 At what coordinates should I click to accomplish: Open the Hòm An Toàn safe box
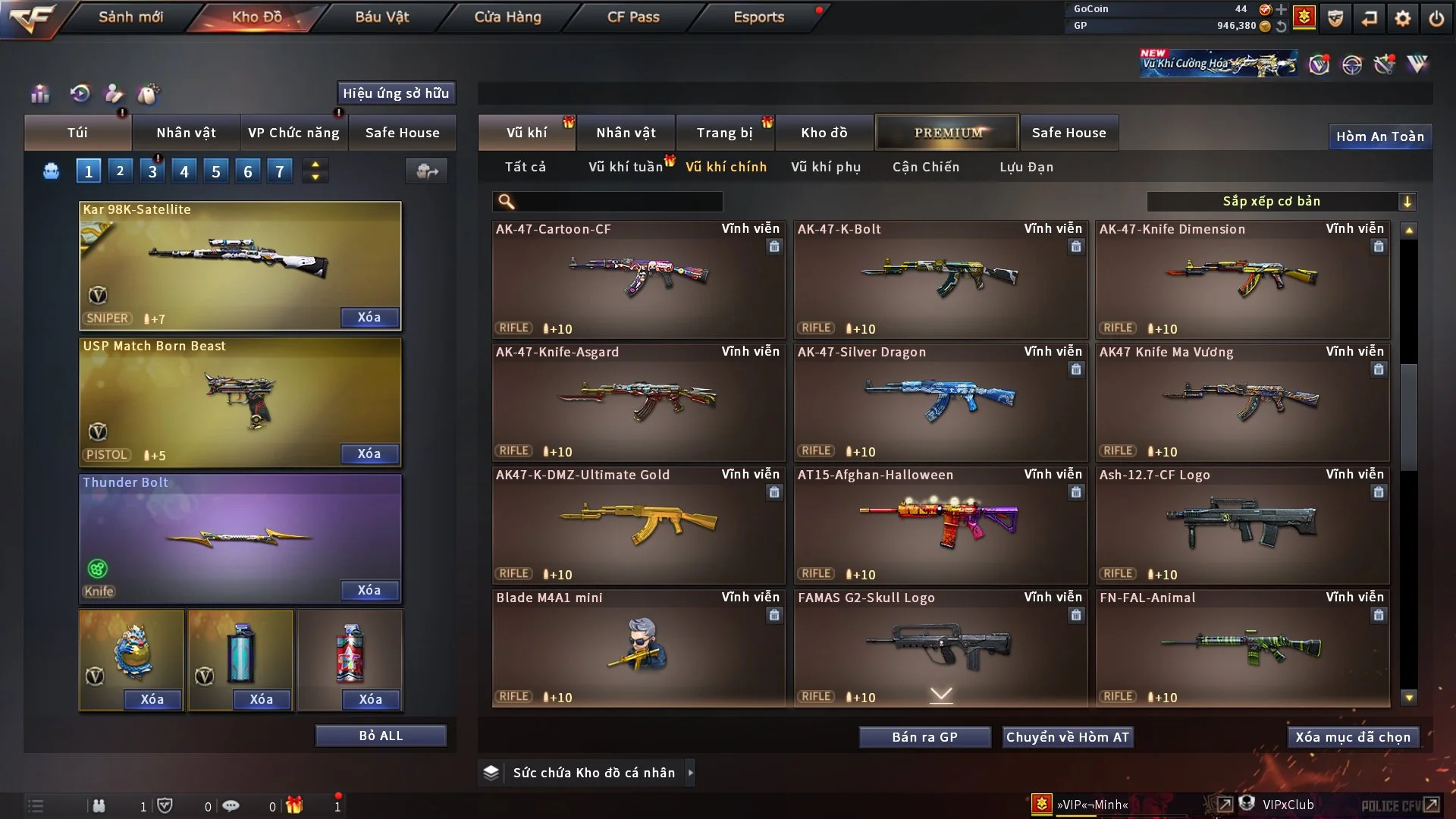tap(1379, 136)
